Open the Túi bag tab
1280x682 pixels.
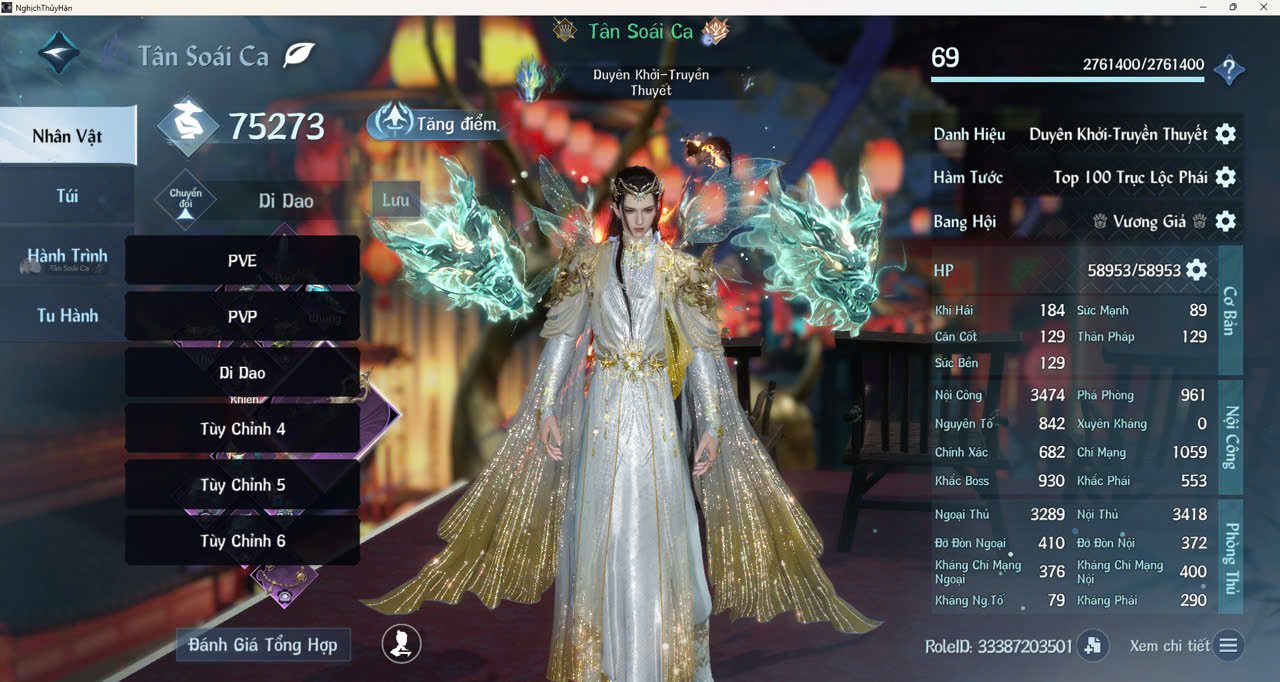coord(67,196)
